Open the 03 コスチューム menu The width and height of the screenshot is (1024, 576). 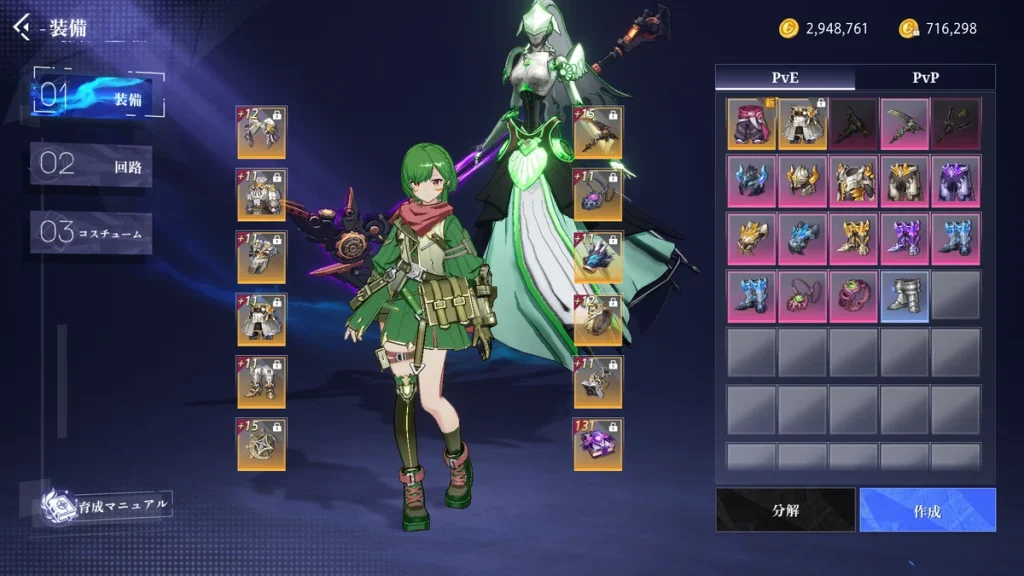tap(91, 233)
